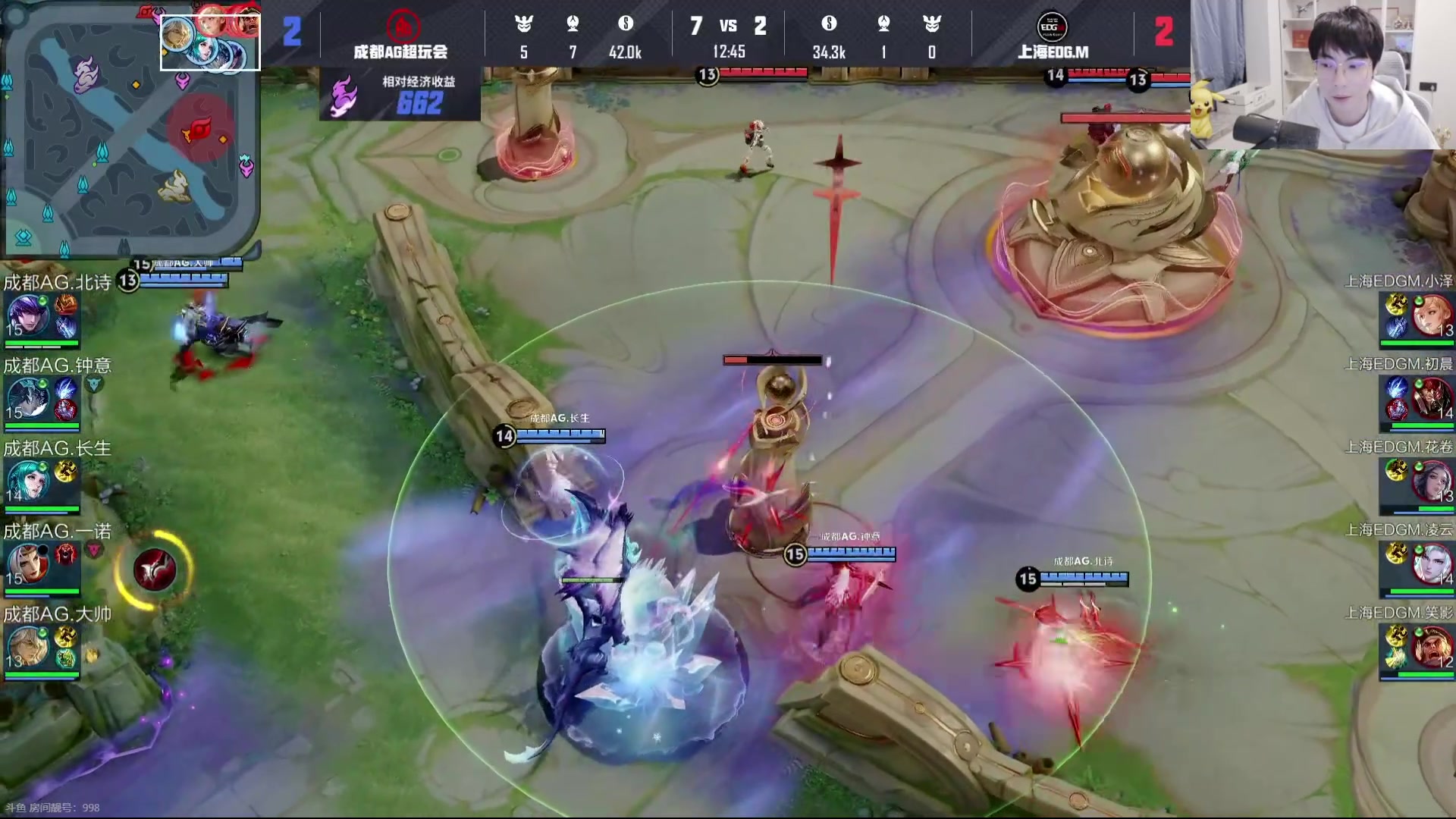
Task: Choose 上海EDGM.花卷 hero portrait
Action: (x=1432, y=481)
